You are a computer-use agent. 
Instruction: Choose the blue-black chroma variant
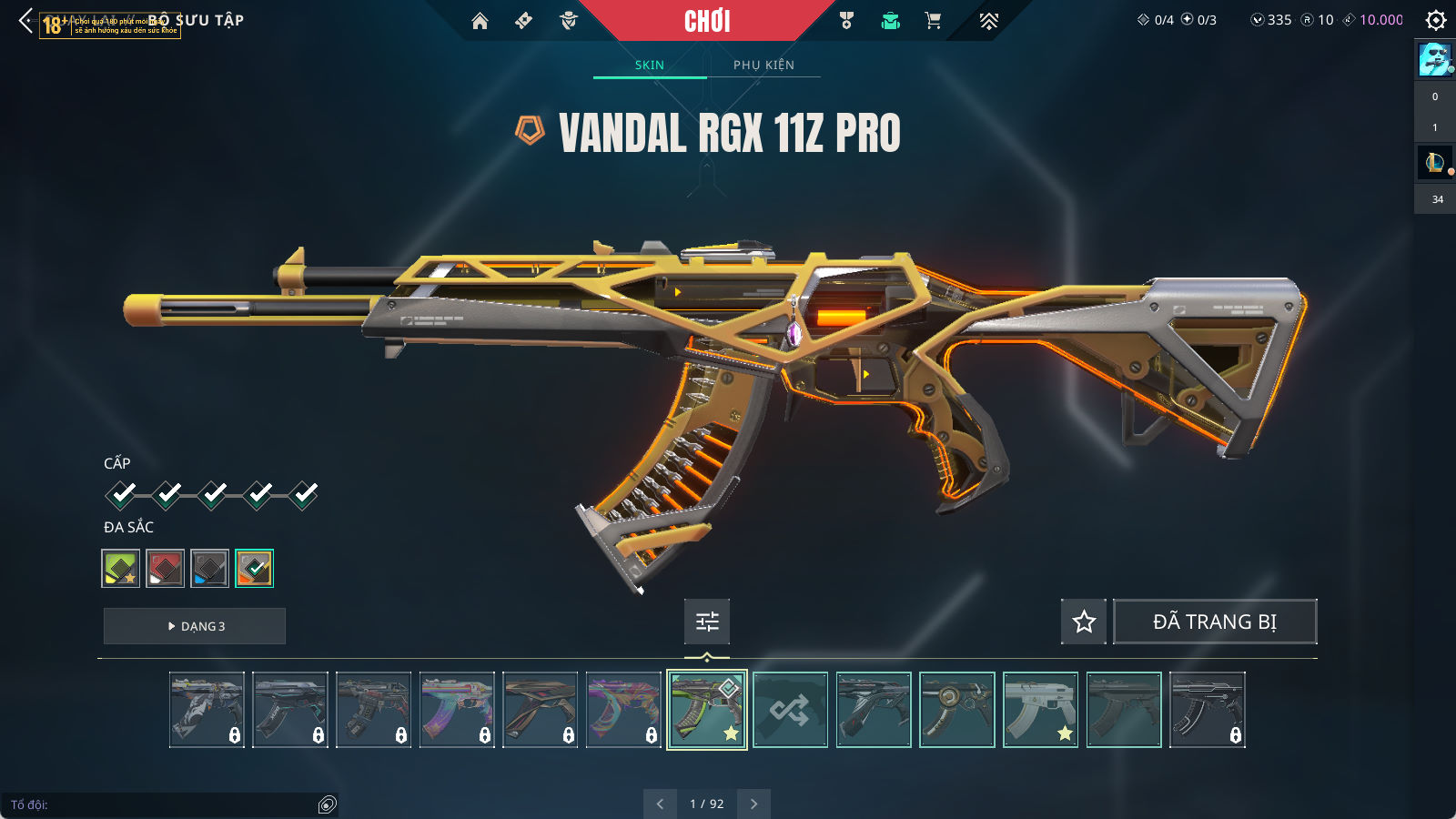pyautogui.click(x=209, y=569)
